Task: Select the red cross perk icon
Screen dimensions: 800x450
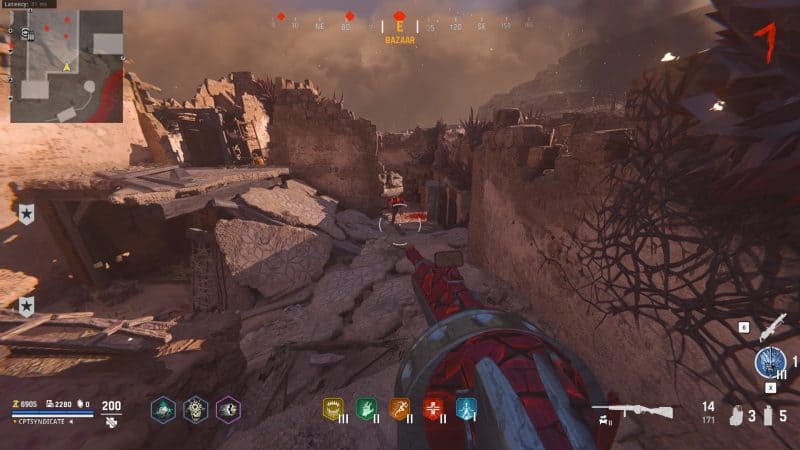Action: coord(433,408)
